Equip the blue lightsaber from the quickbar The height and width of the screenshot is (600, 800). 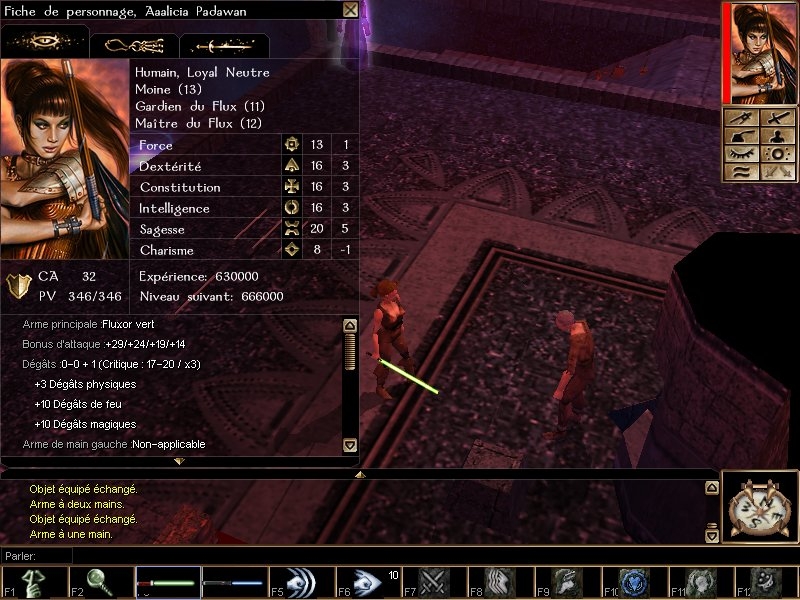(x=233, y=582)
